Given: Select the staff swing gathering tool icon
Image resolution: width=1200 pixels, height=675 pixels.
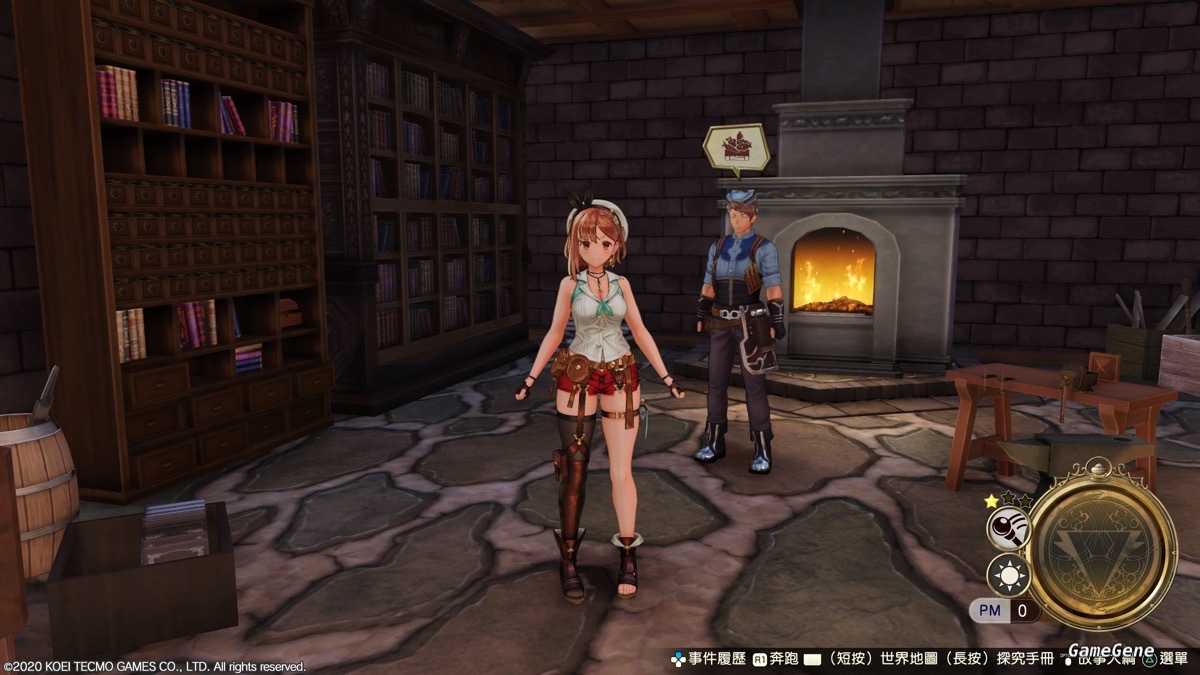Looking at the screenshot, I should click(x=1007, y=528).
